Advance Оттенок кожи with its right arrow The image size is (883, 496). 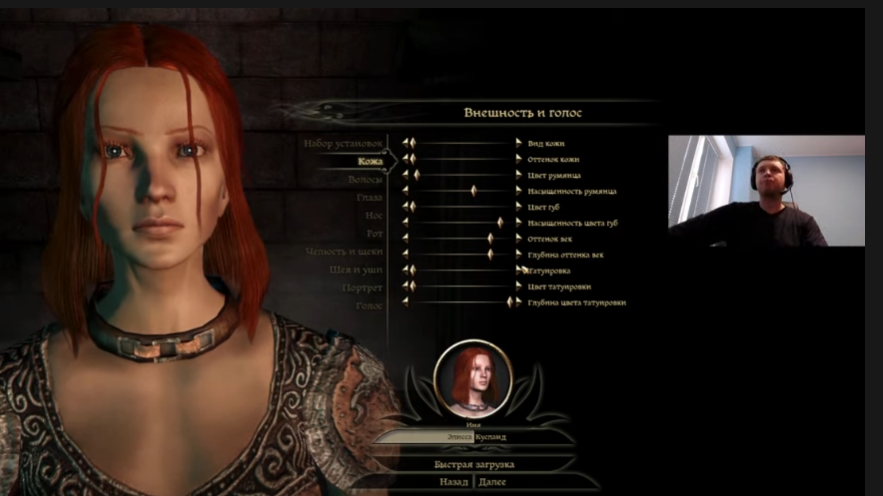click(x=518, y=159)
